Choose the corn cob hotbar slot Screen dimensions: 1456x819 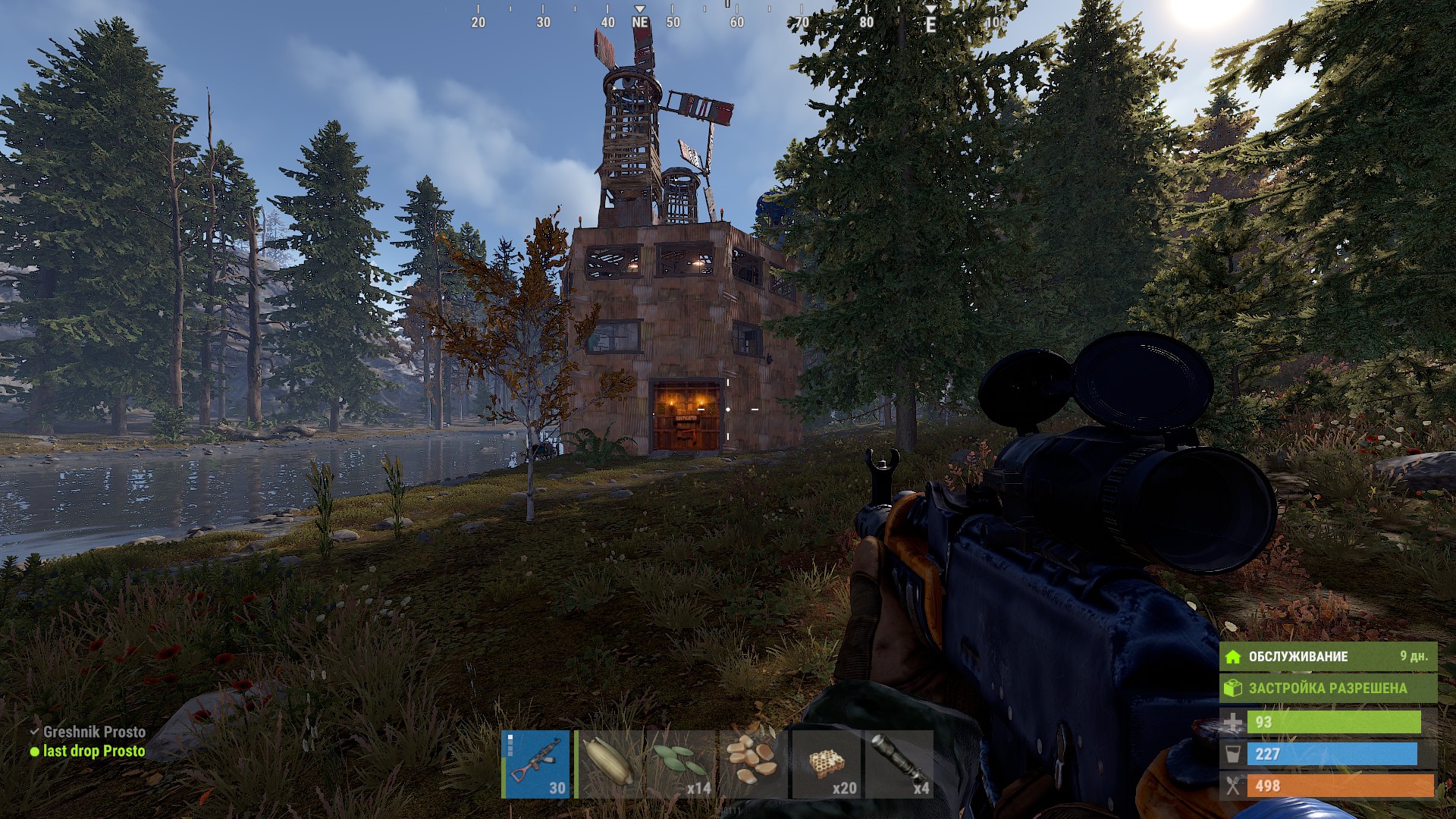[609, 764]
